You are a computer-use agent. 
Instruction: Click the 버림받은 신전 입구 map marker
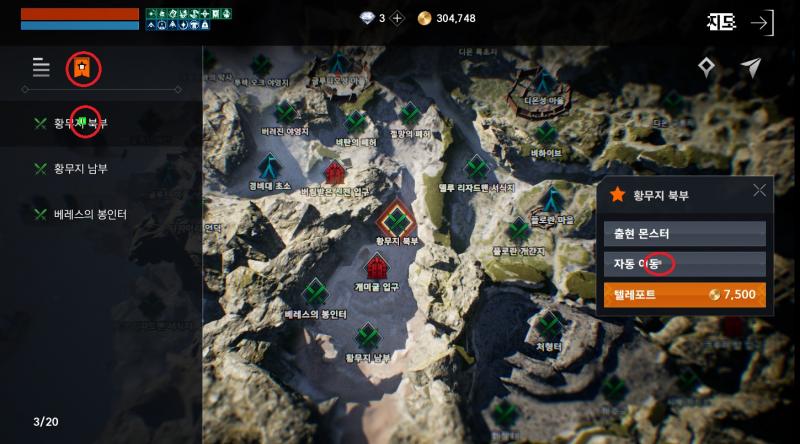[334, 173]
